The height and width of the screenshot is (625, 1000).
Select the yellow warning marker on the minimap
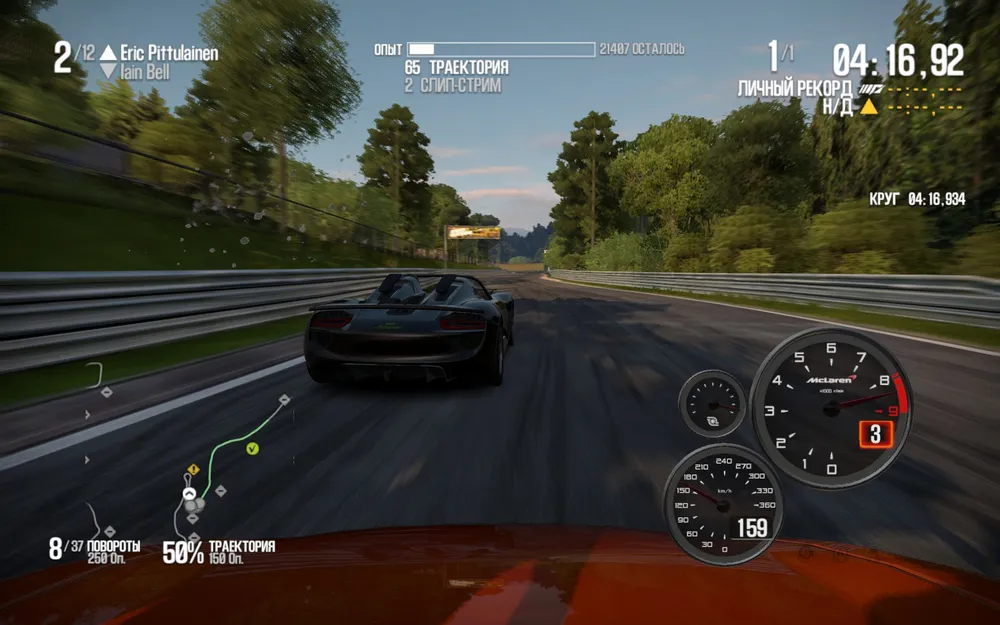(193, 469)
